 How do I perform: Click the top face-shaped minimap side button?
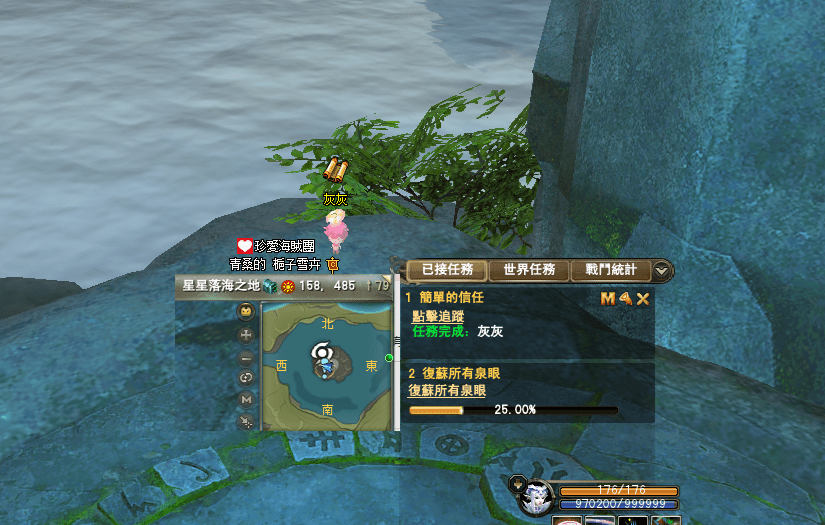[246, 312]
